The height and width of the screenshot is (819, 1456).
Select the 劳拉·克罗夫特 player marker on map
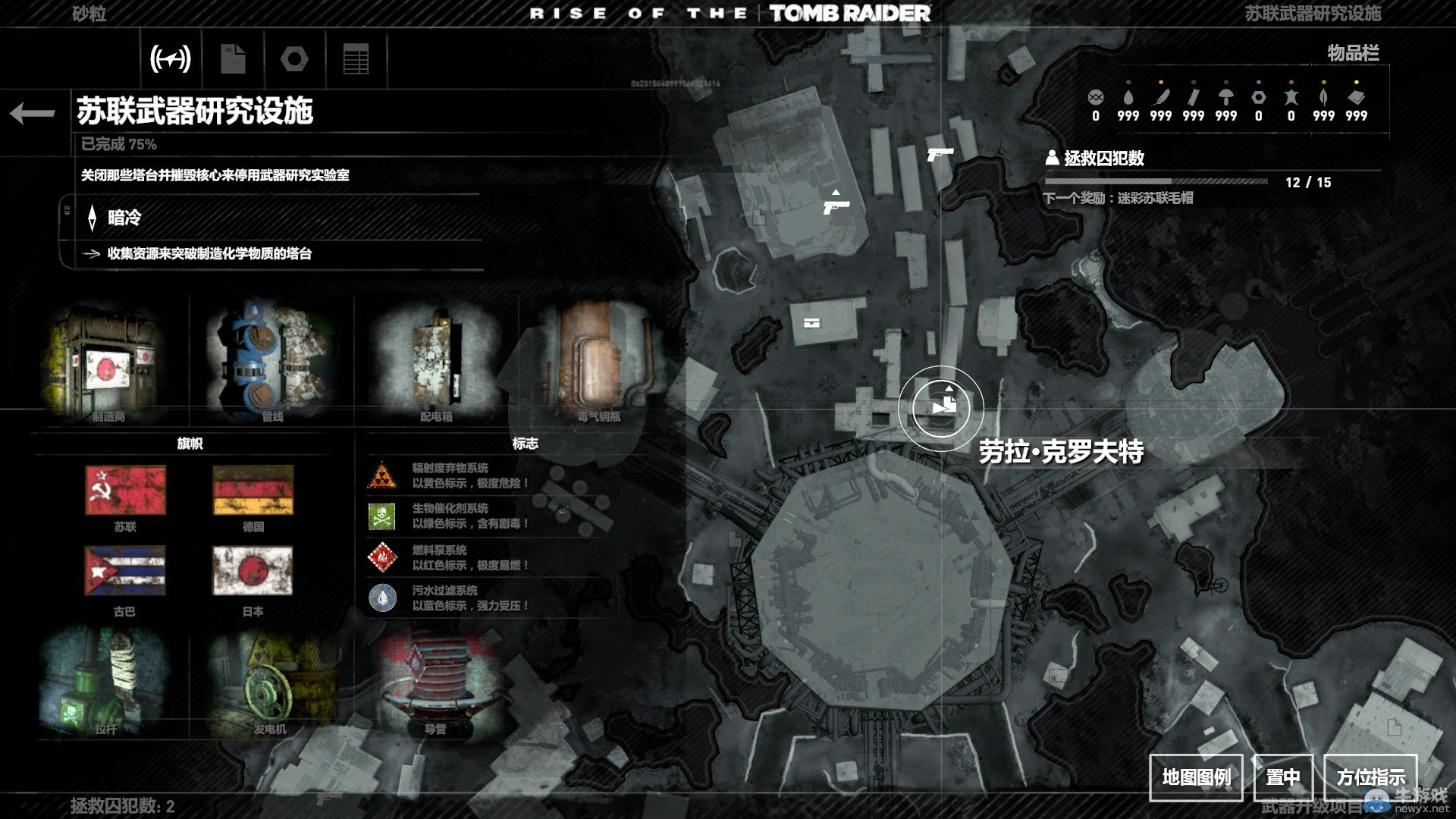[x=941, y=408]
